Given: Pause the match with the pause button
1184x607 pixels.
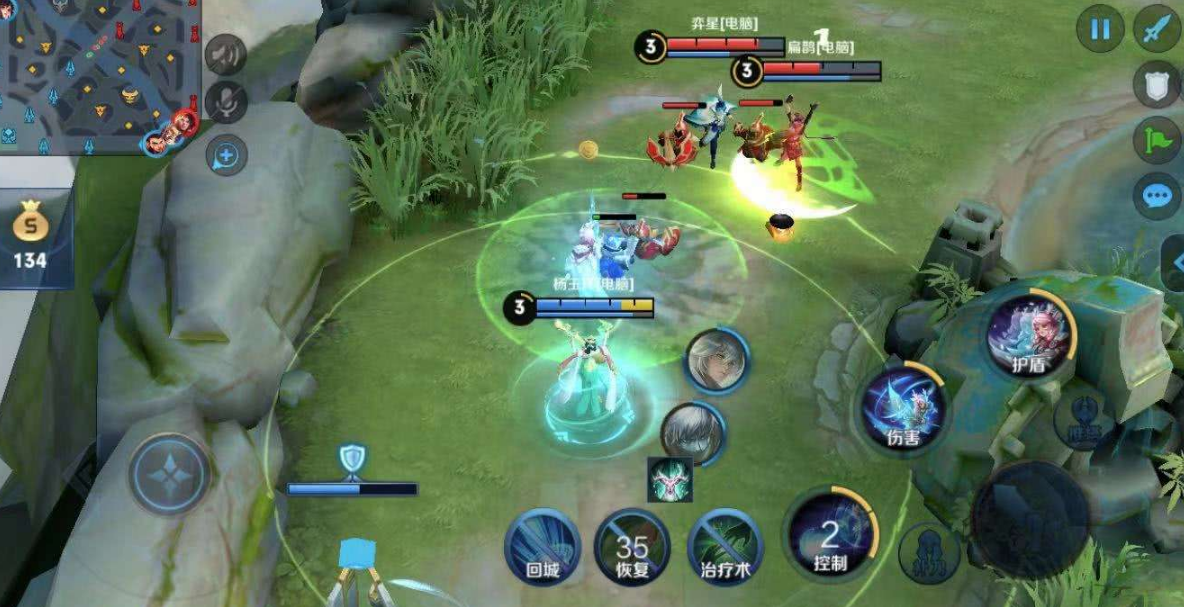Looking at the screenshot, I should coord(1100,29).
